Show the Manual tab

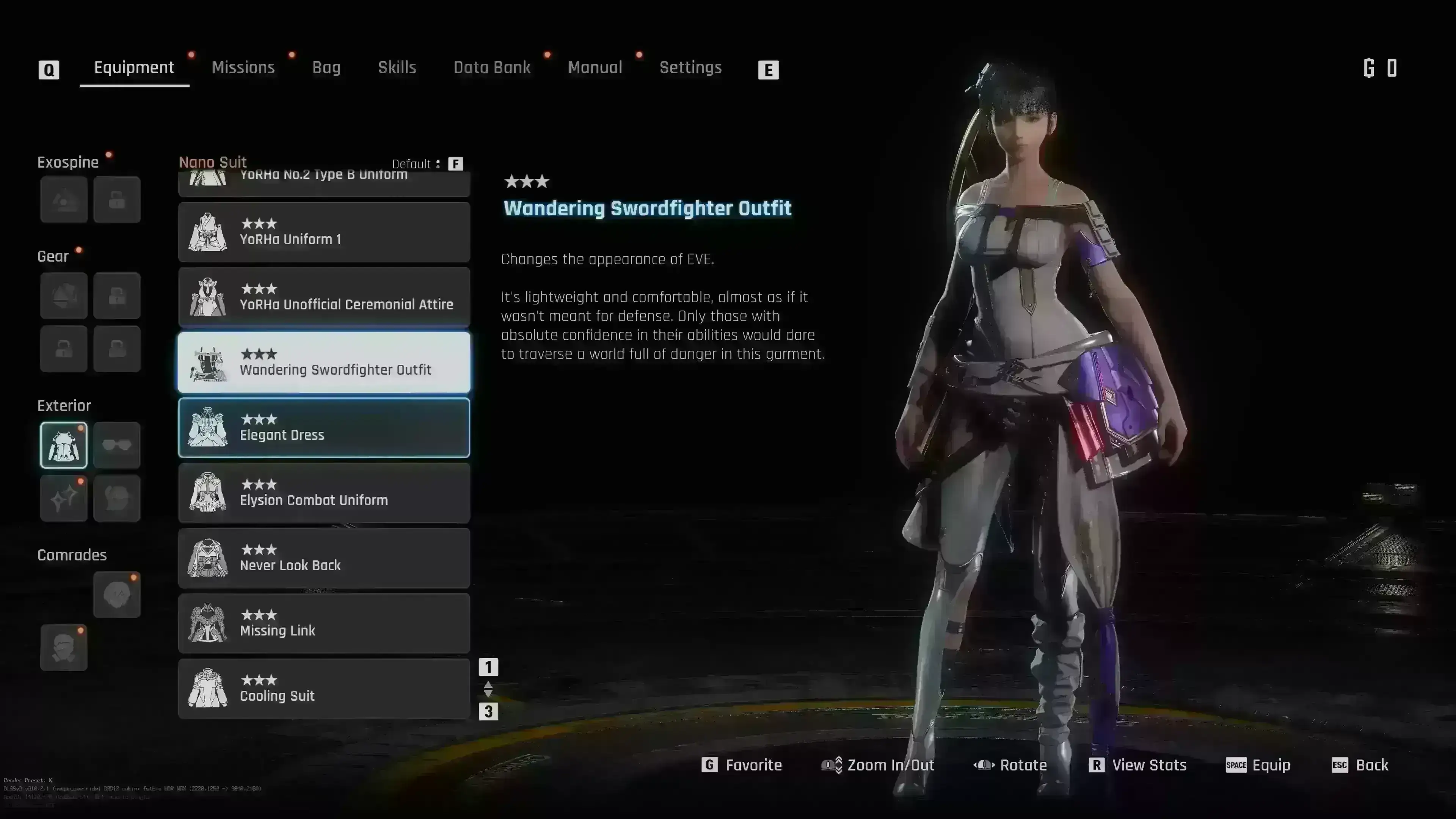click(x=595, y=68)
